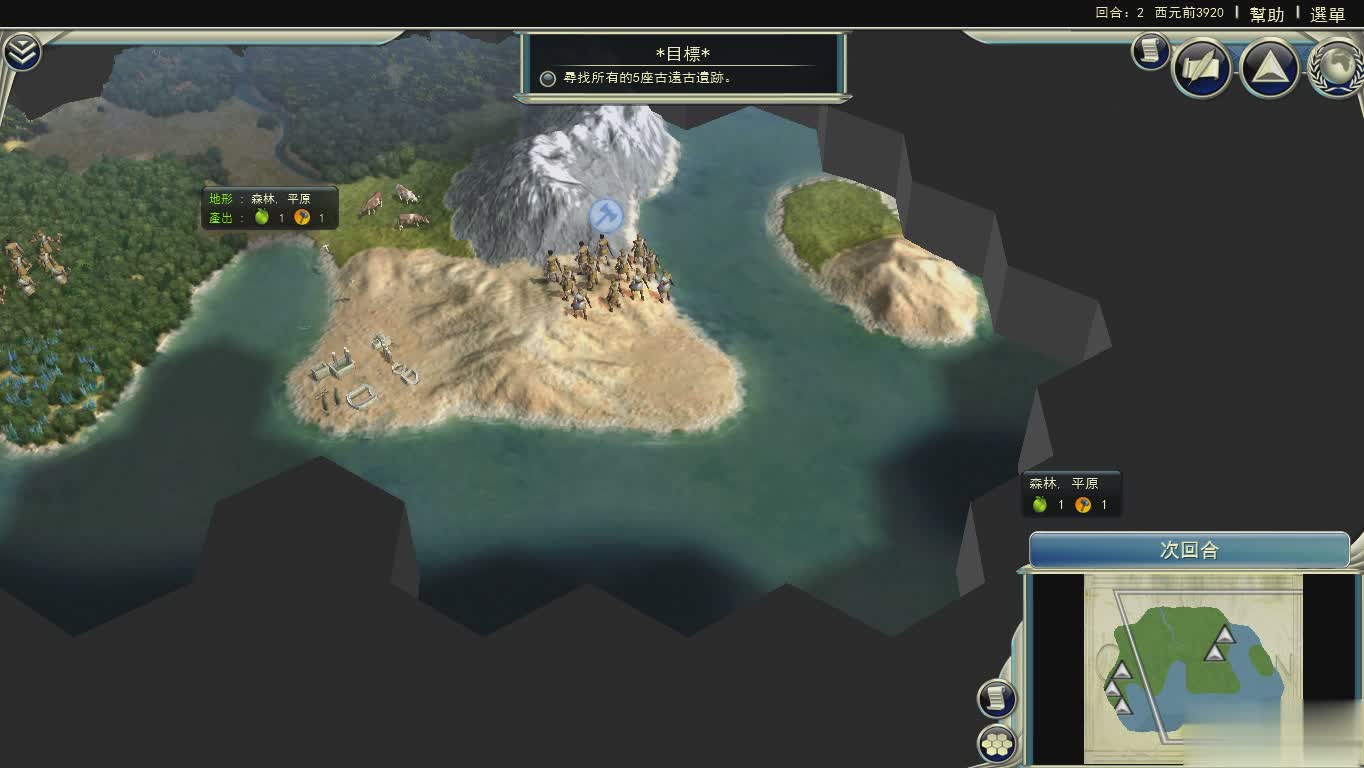
Task: Toggle the hex grid icon beside minimap
Action: click(996, 744)
